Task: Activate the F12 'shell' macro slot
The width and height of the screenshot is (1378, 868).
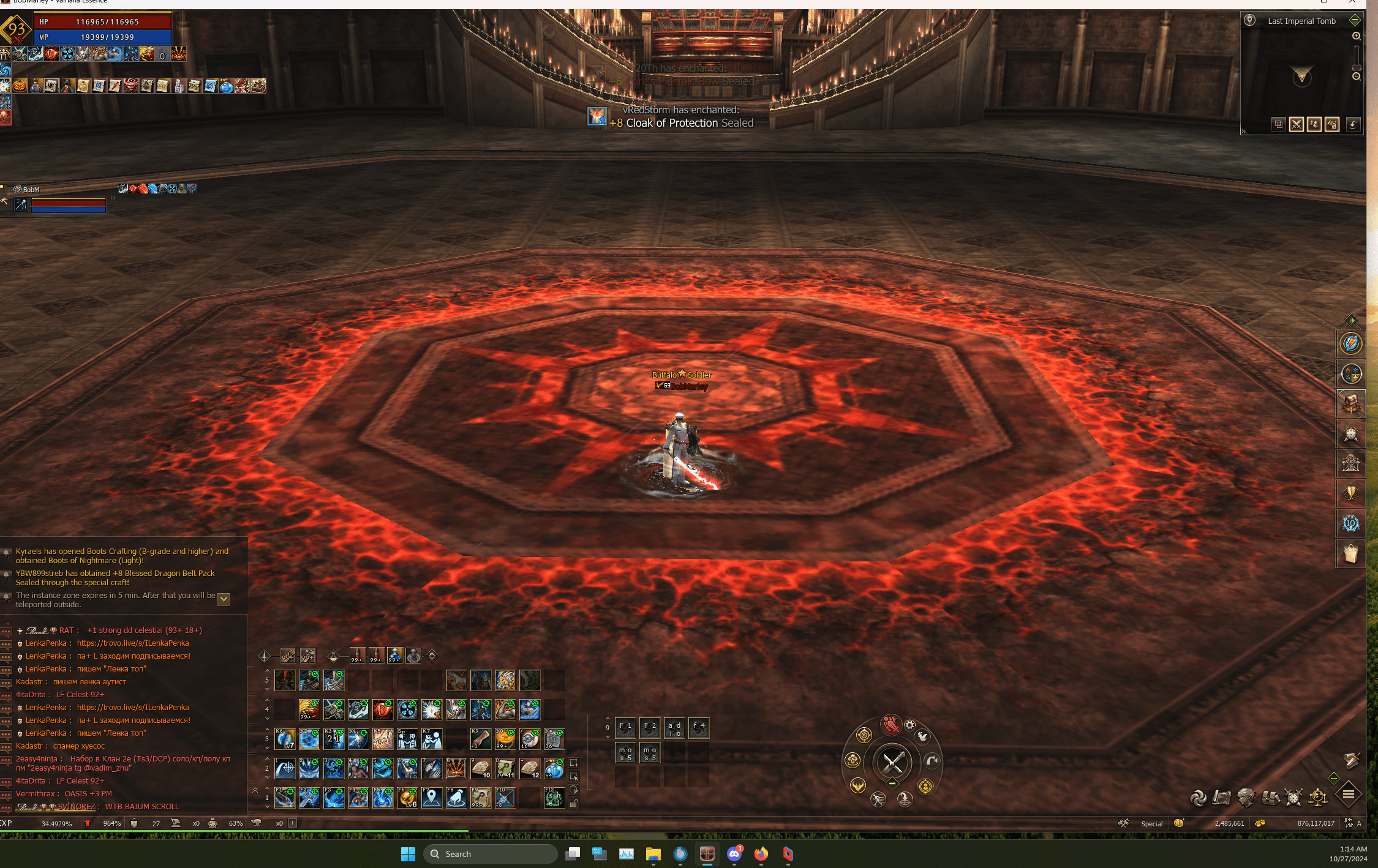Action: 554,798
